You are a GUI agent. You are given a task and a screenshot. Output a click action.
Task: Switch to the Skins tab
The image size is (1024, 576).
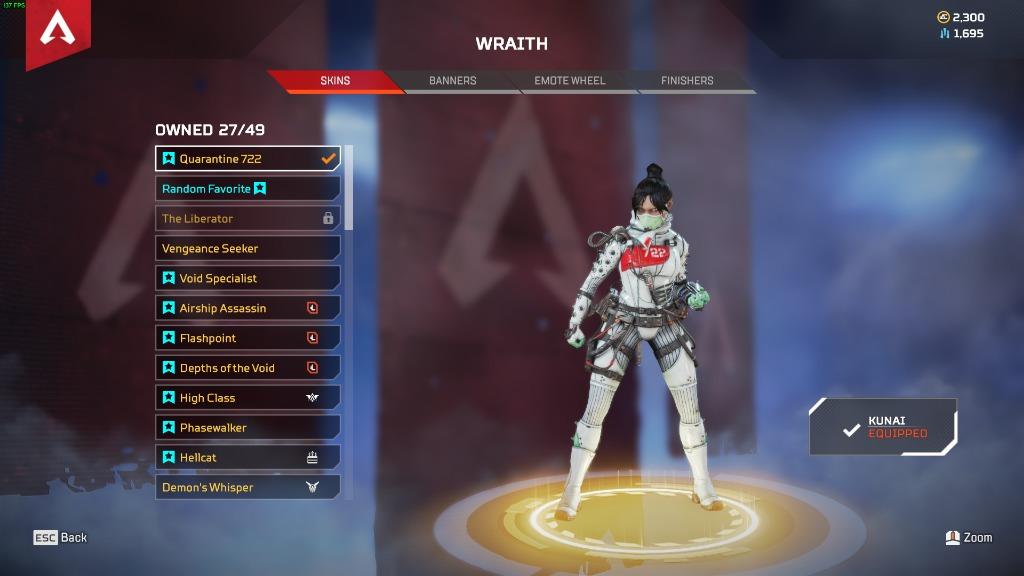(335, 81)
